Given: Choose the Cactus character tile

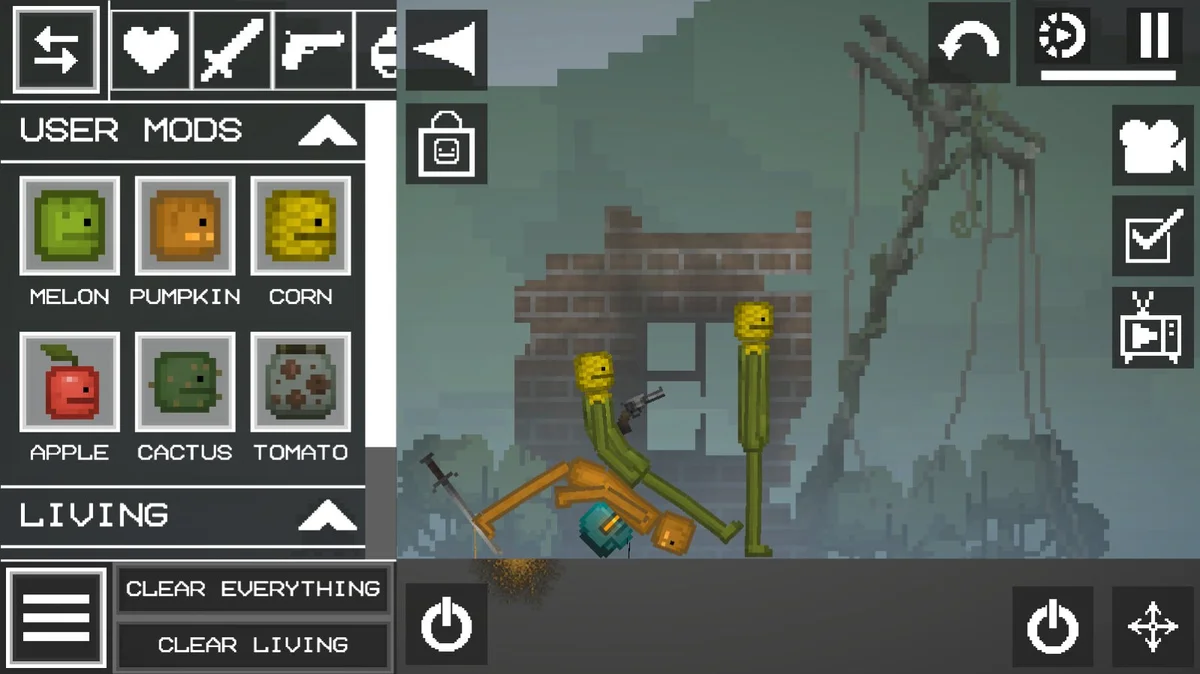Looking at the screenshot, I should point(185,382).
